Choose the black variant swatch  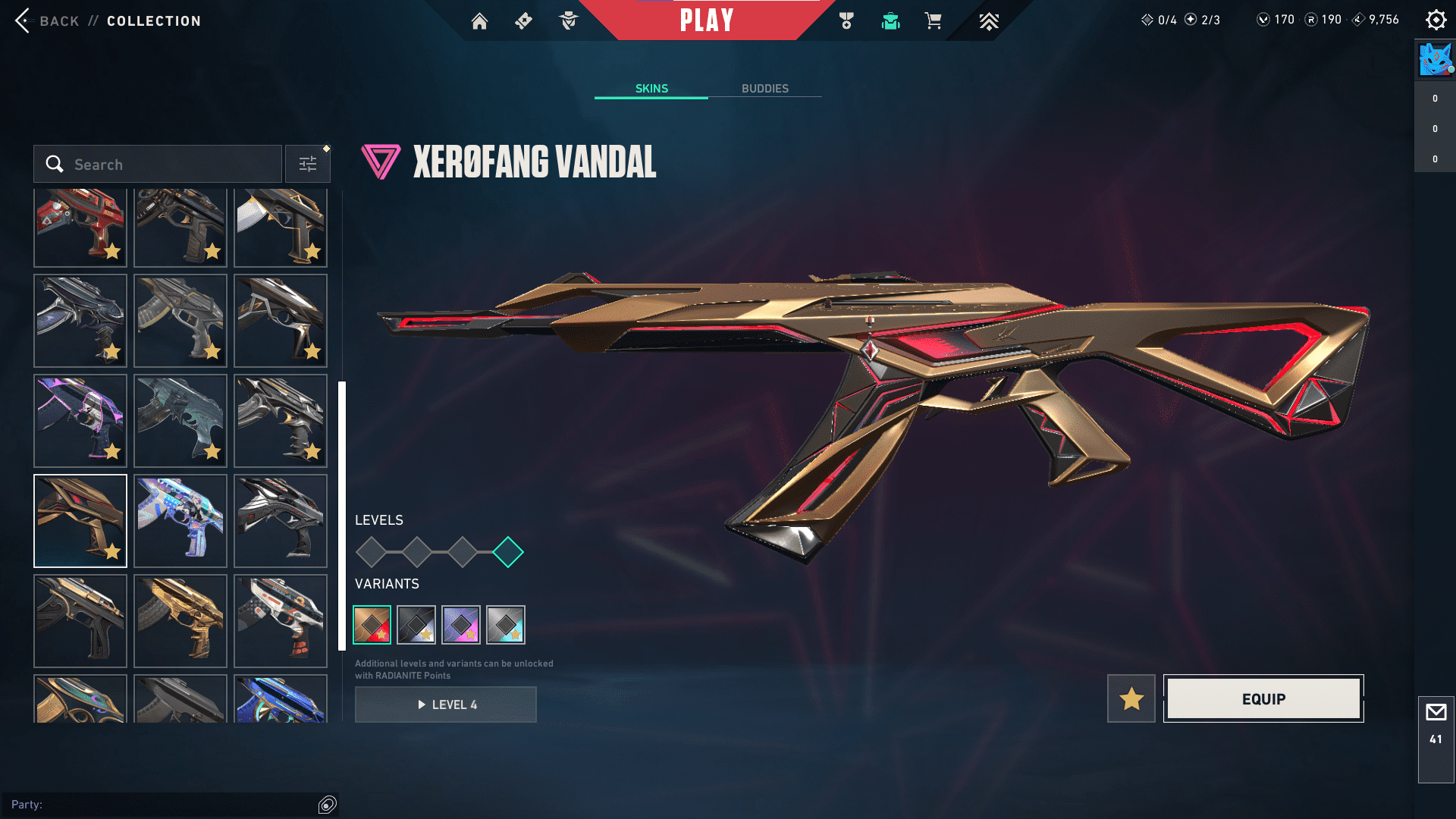(416, 625)
